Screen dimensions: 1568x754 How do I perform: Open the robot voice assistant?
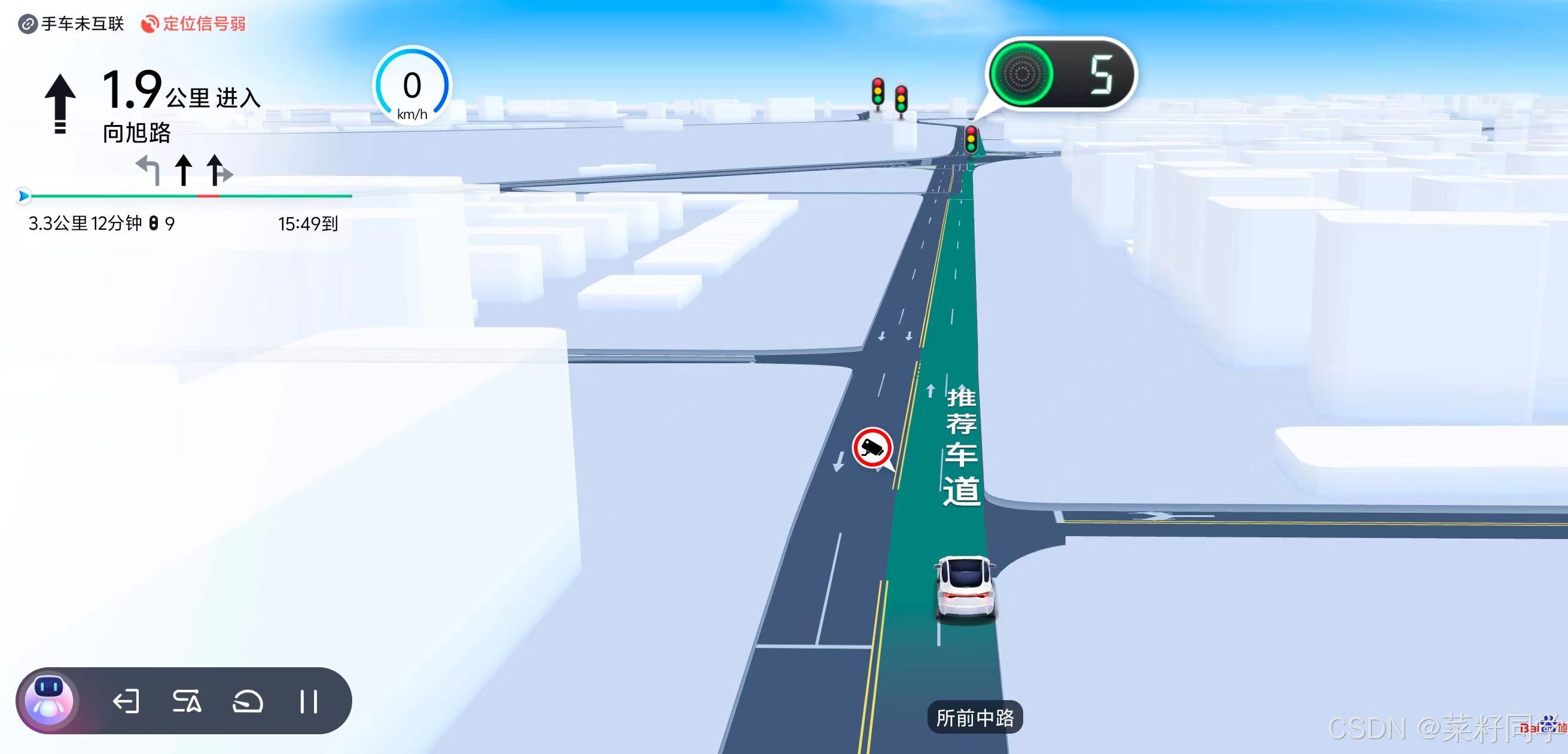pos(48,700)
